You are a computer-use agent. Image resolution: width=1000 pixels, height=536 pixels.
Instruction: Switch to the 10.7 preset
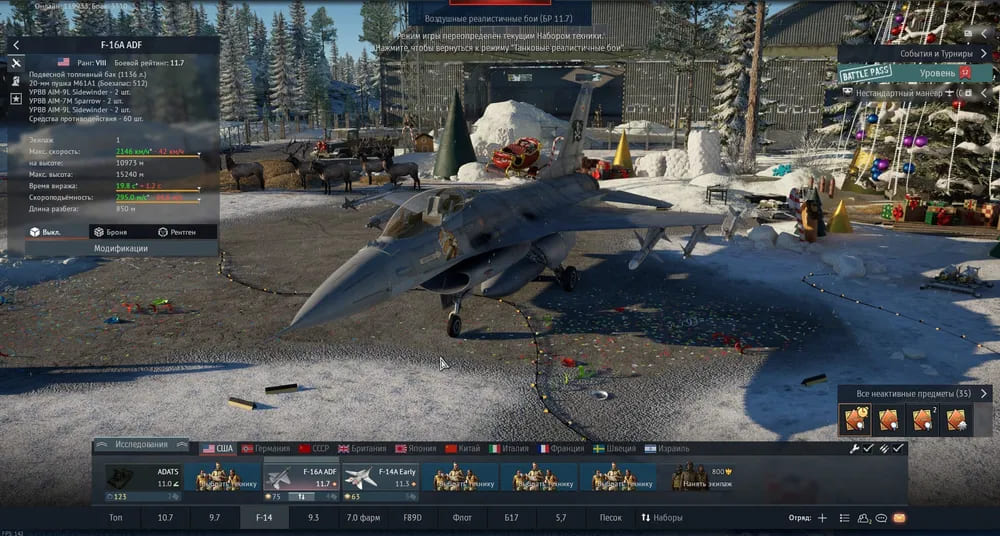point(165,518)
